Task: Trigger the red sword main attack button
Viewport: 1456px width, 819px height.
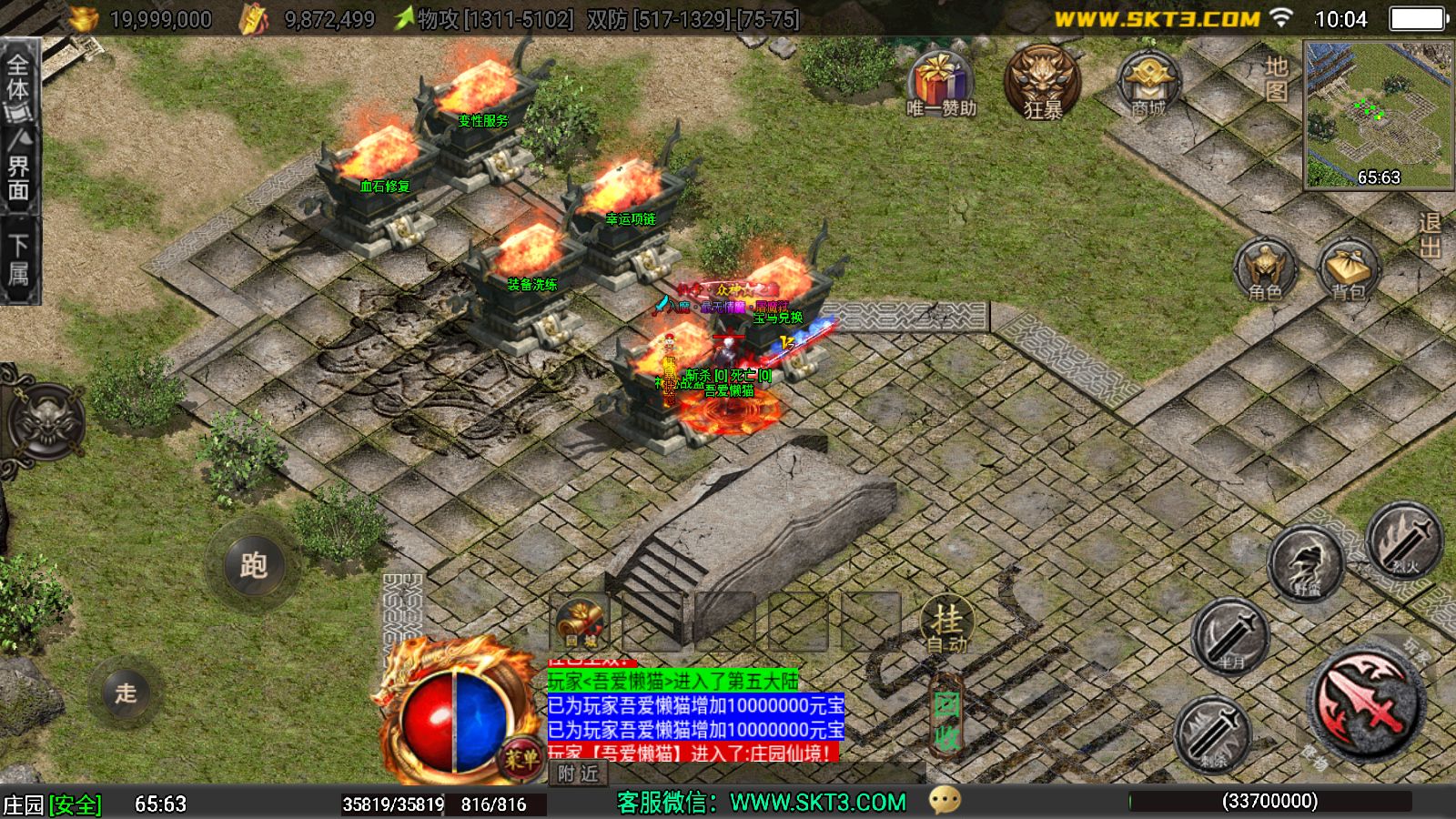Action: (x=1366, y=702)
